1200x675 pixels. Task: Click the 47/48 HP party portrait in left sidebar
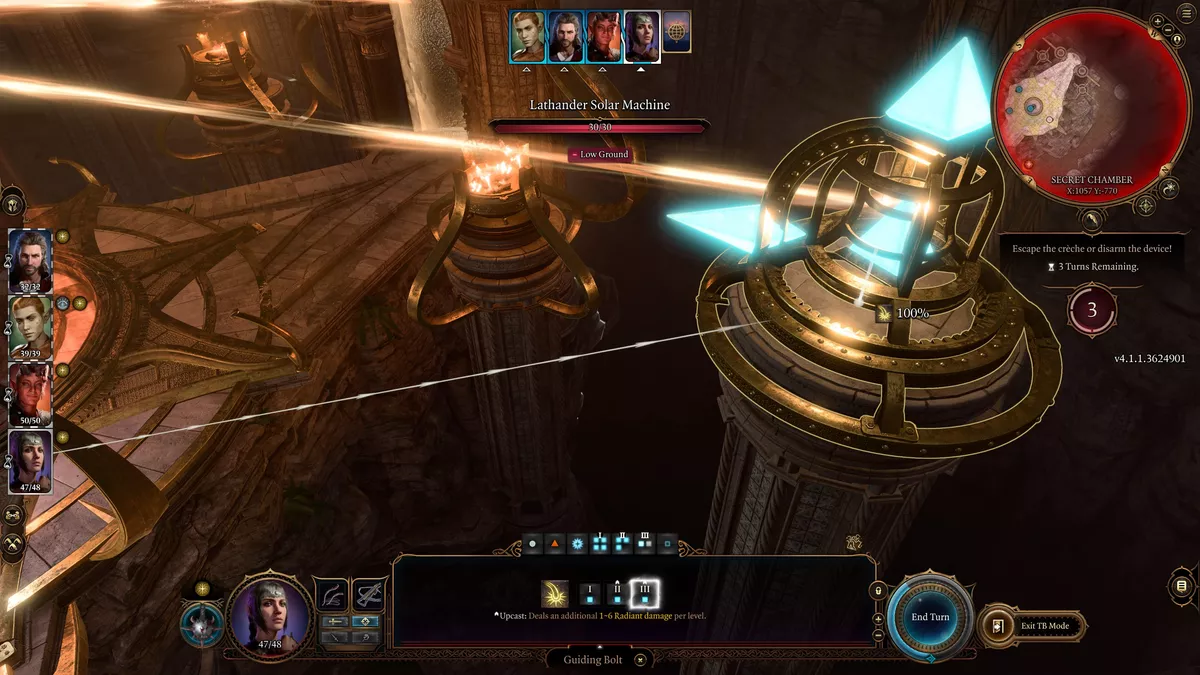[x=30, y=460]
